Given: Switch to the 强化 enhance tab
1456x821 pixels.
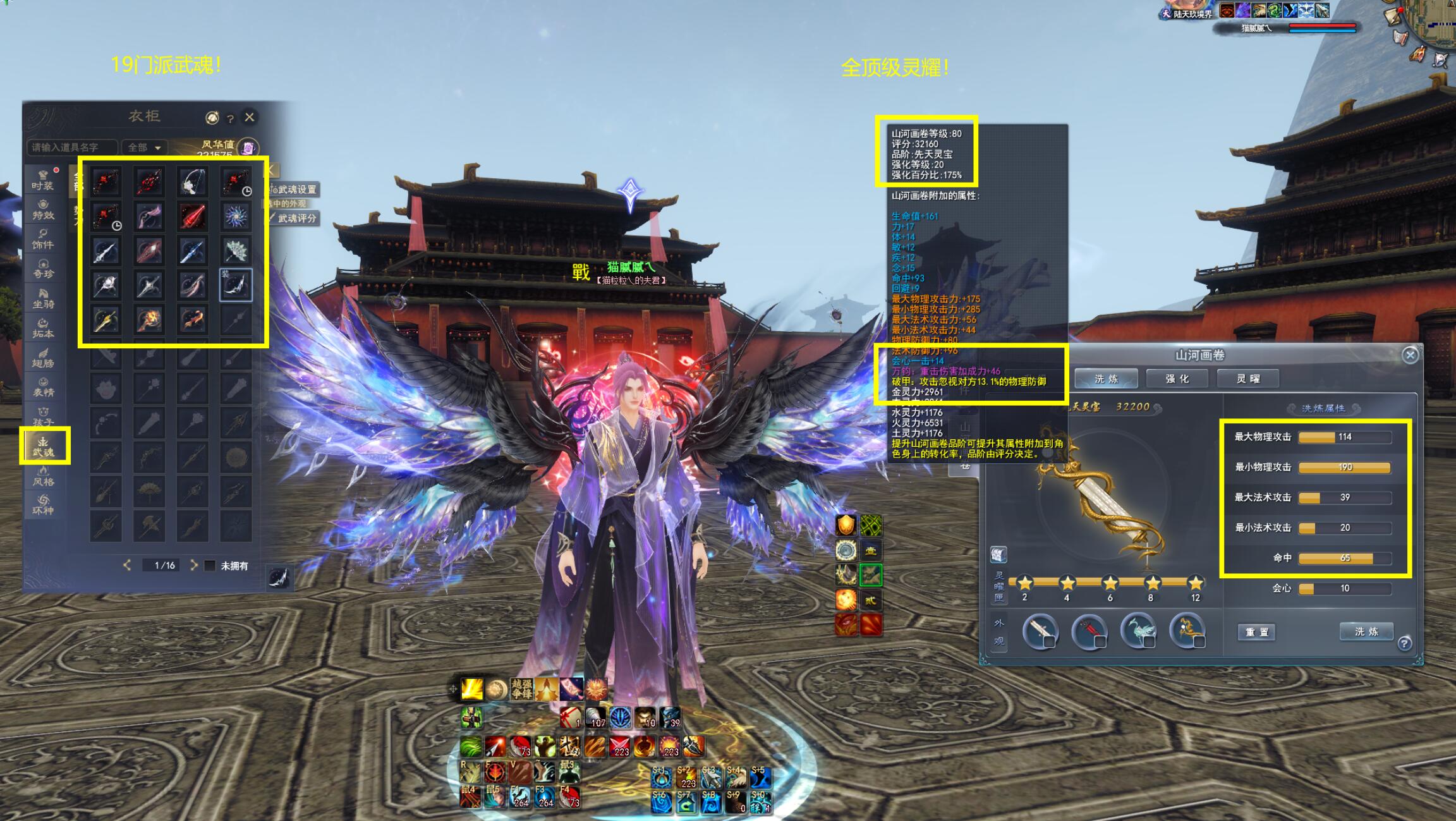Looking at the screenshot, I should click(x=1177, y=379).
